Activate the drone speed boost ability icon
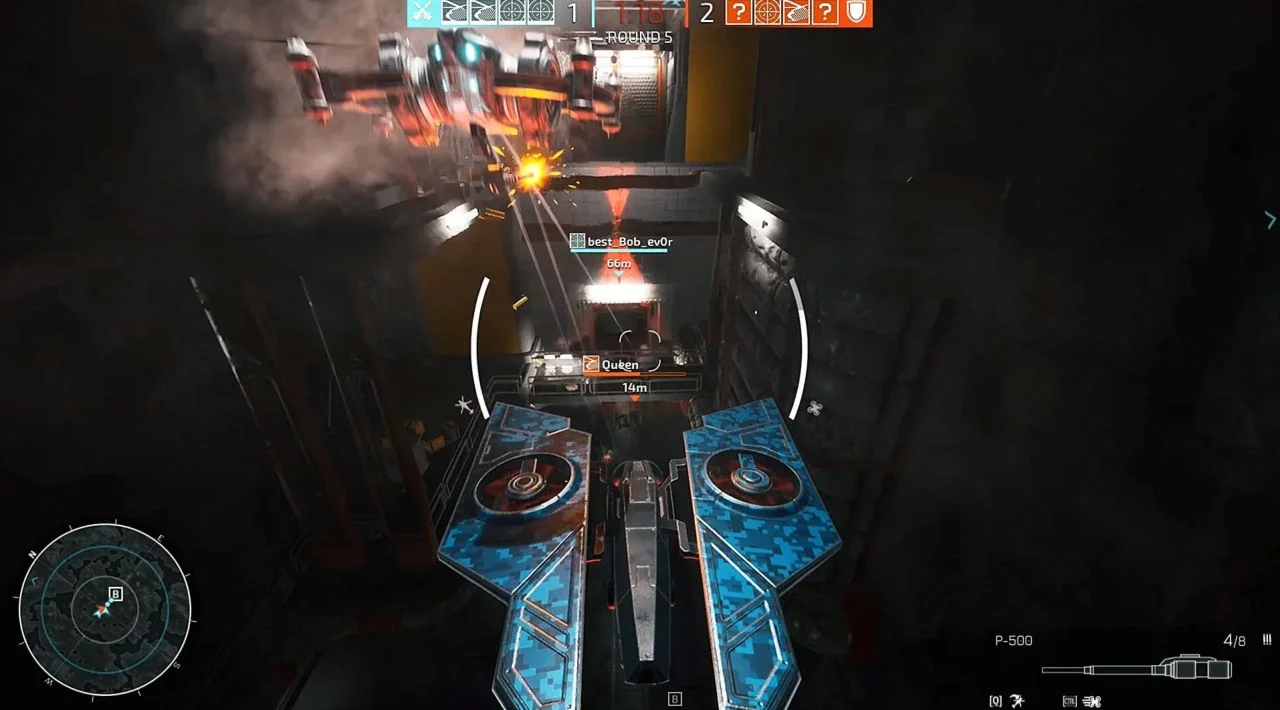Viewport: 1280px width, 710px height. pyautogui.click(x=1091, y=700)
